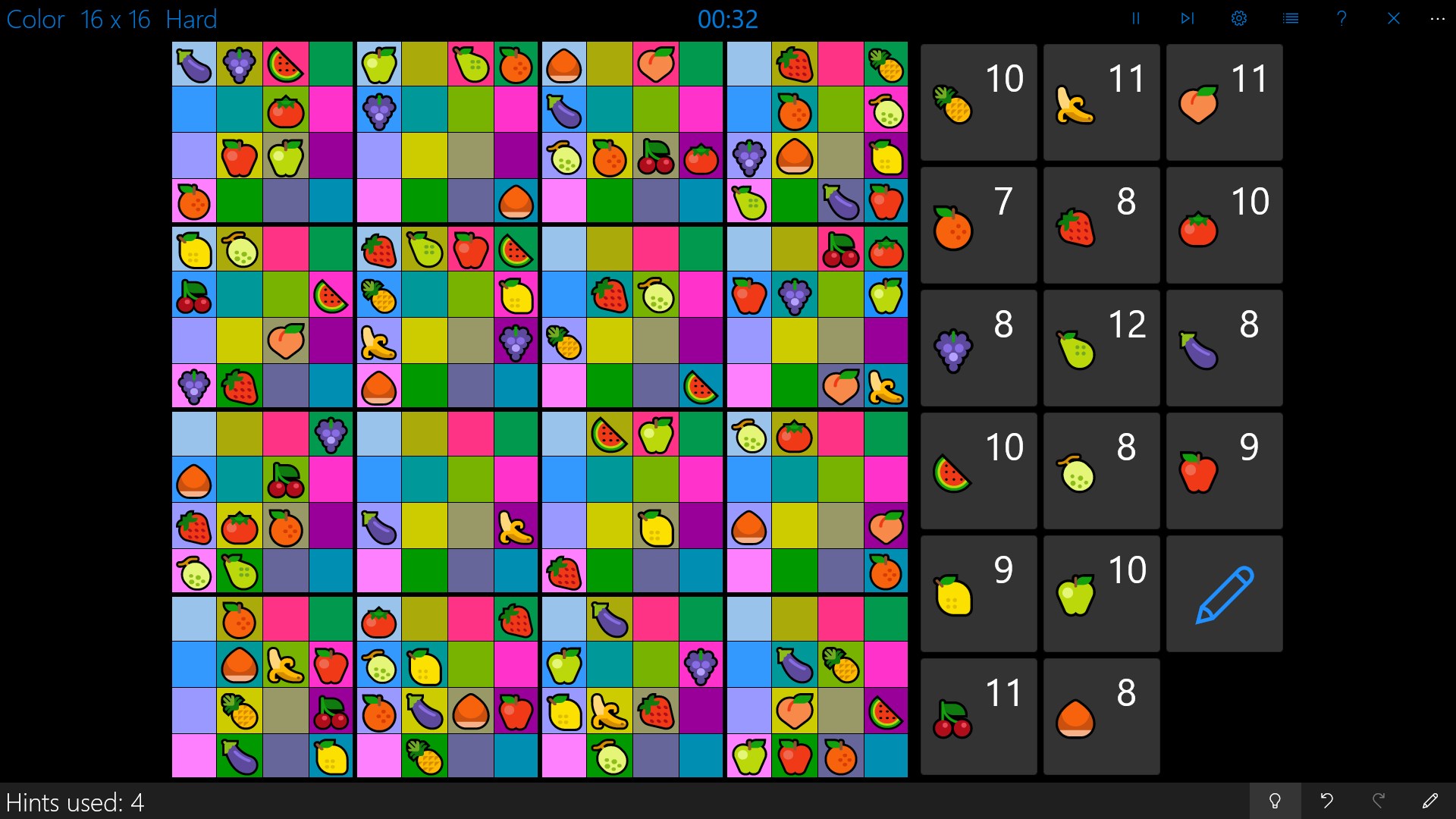1456x819 pixels.
Task: Open the overflow options menu
Action: coord(1439,18)
